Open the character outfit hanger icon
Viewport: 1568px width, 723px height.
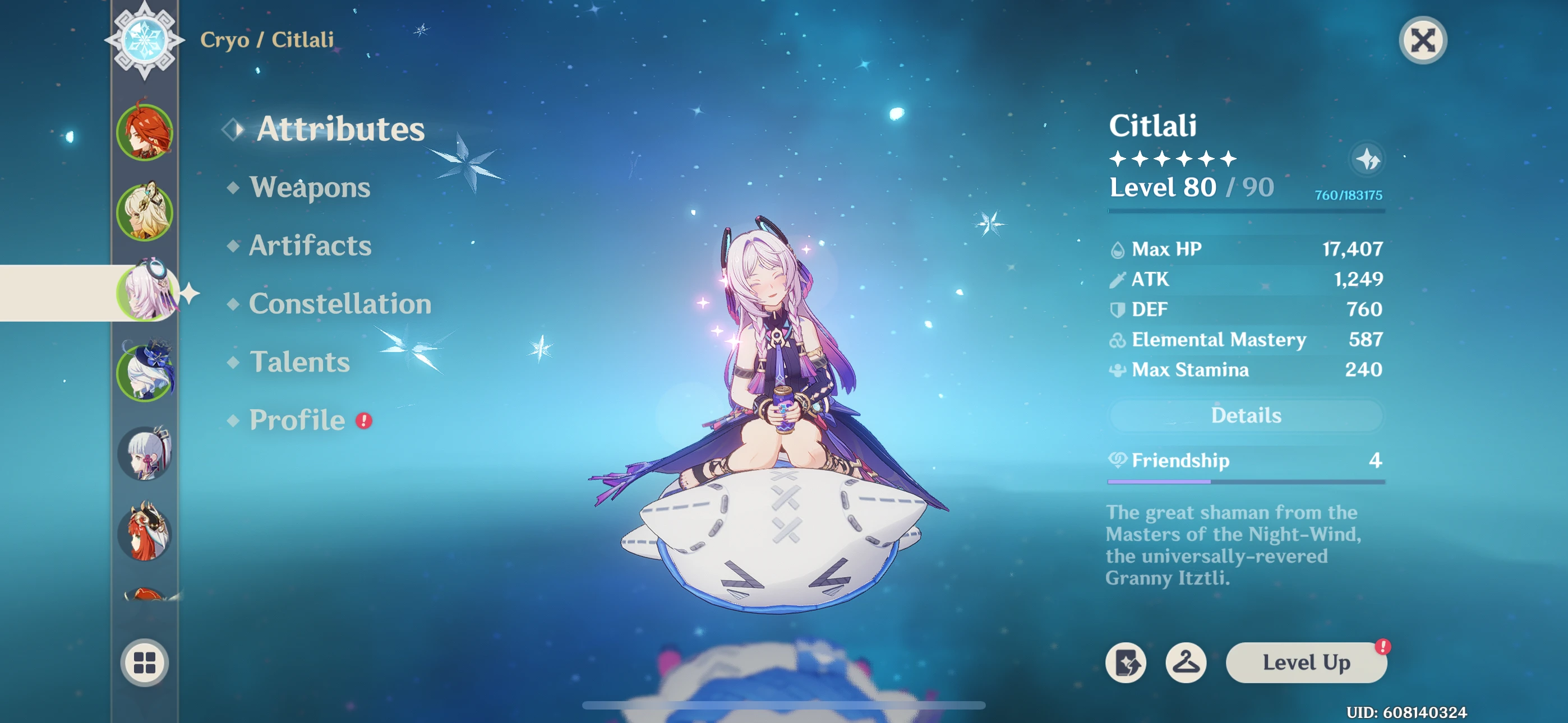point(1185,662)
